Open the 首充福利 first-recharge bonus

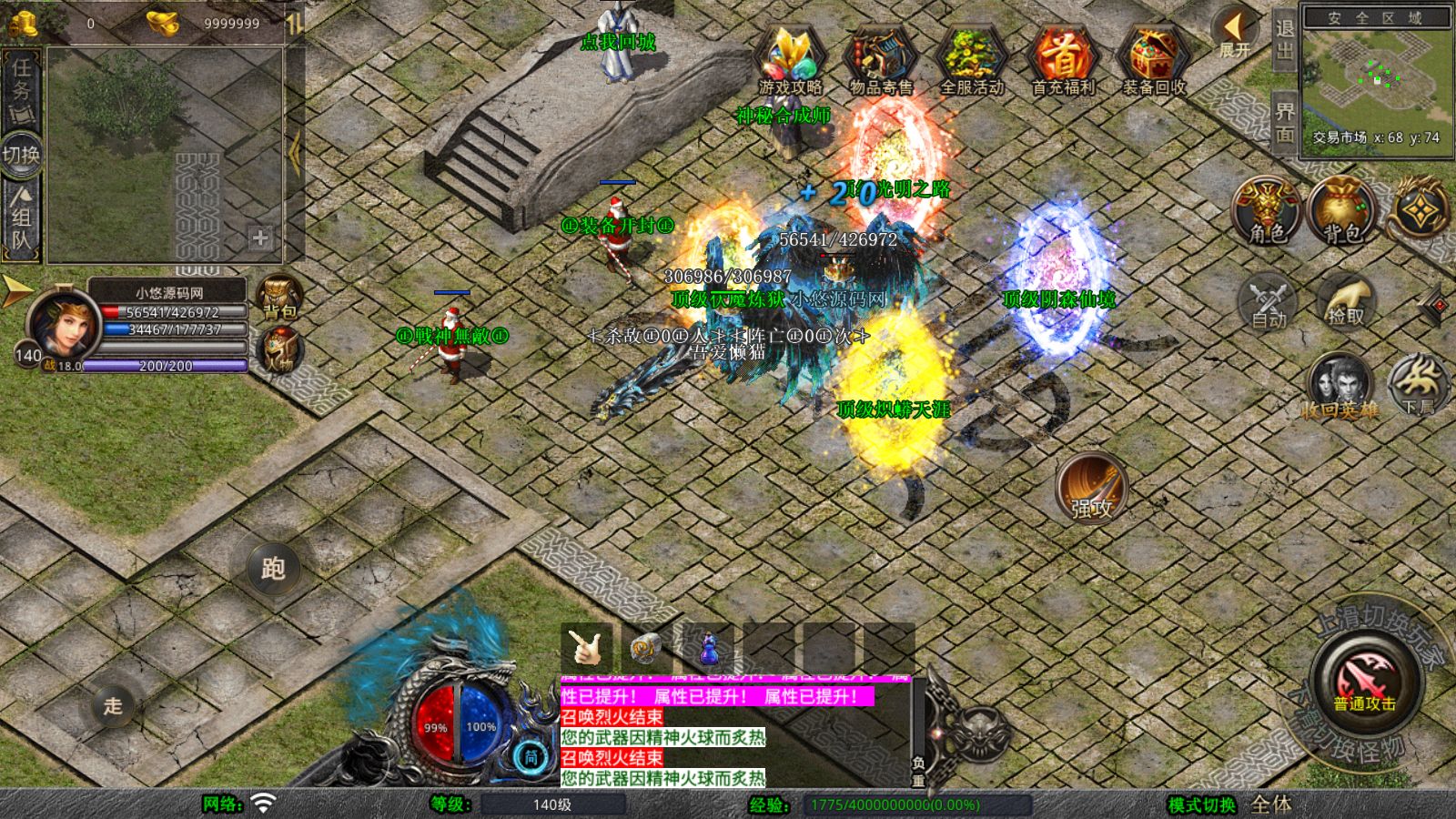[x=1063, y=59]
